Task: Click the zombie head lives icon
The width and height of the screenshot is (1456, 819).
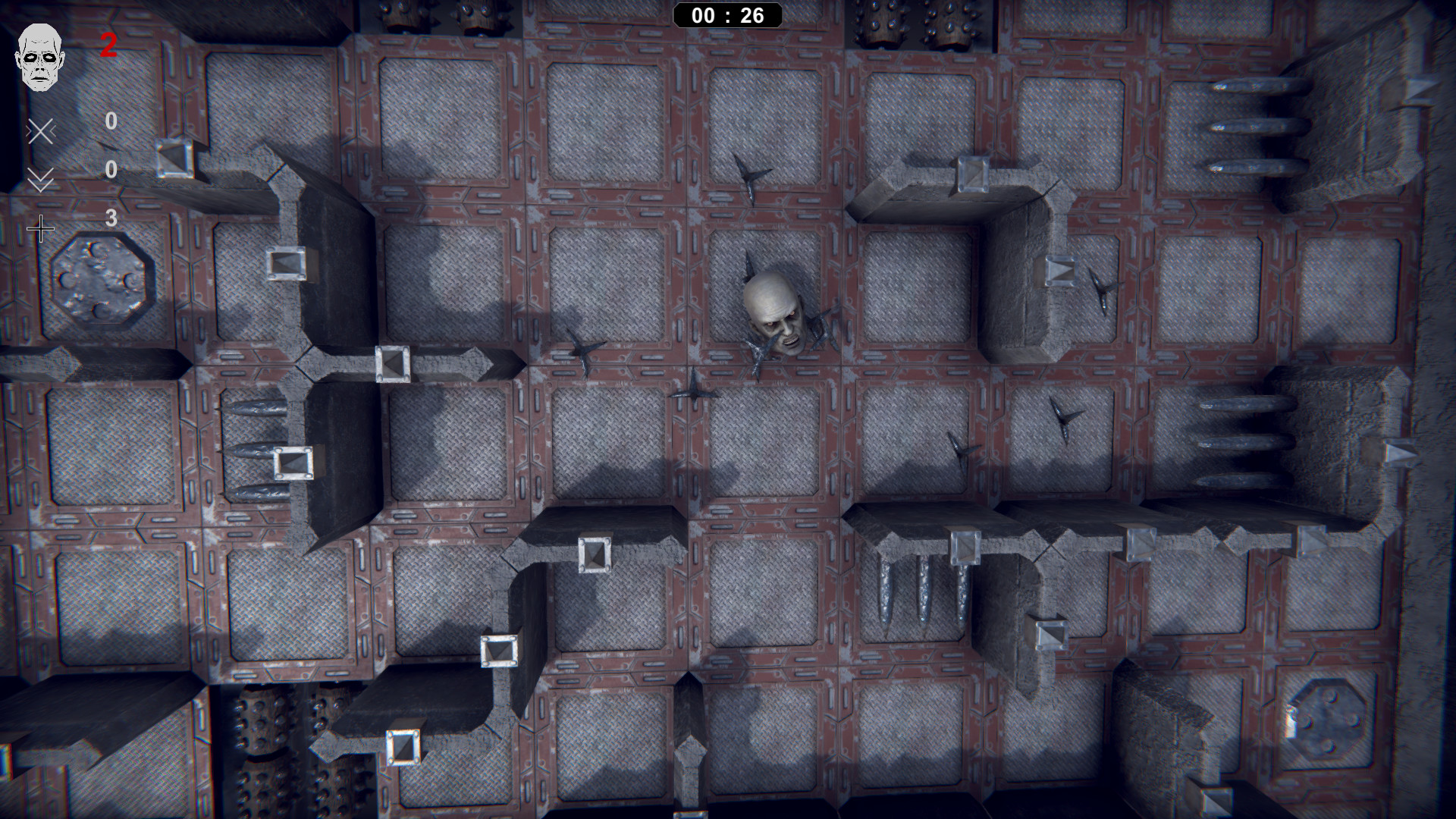Action: 41,57
